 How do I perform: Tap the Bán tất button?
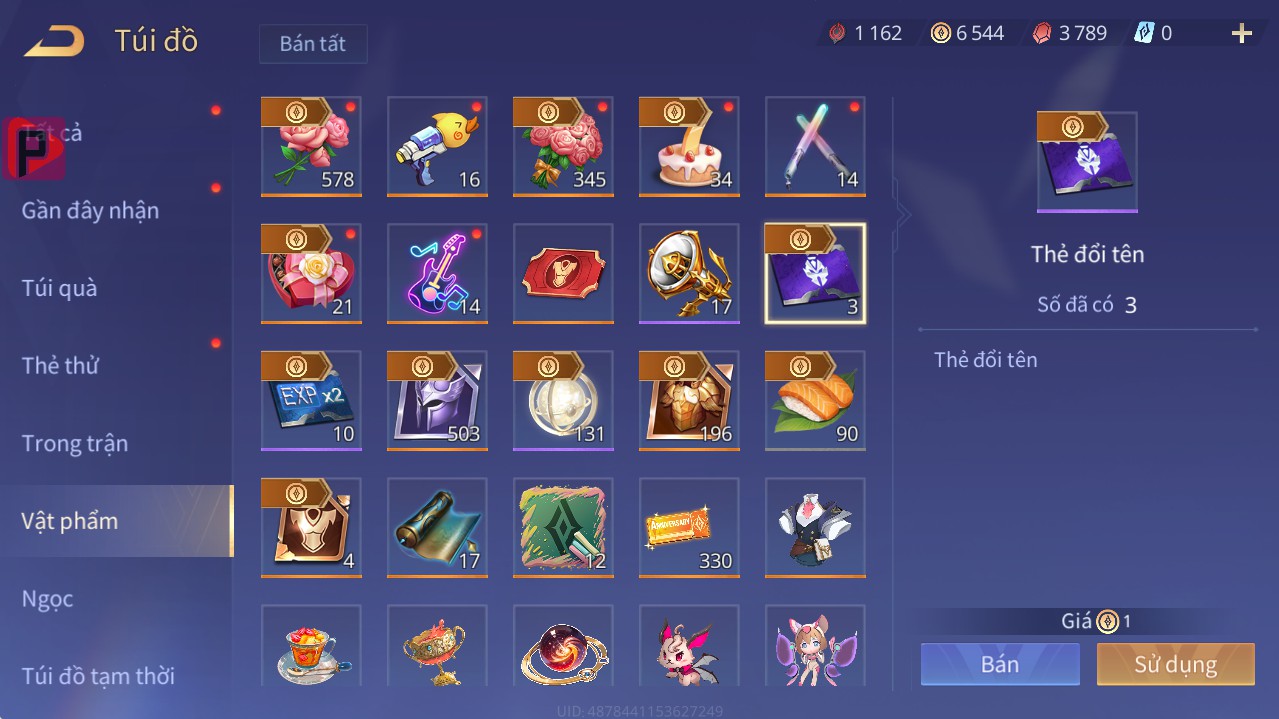coord(313,44)
